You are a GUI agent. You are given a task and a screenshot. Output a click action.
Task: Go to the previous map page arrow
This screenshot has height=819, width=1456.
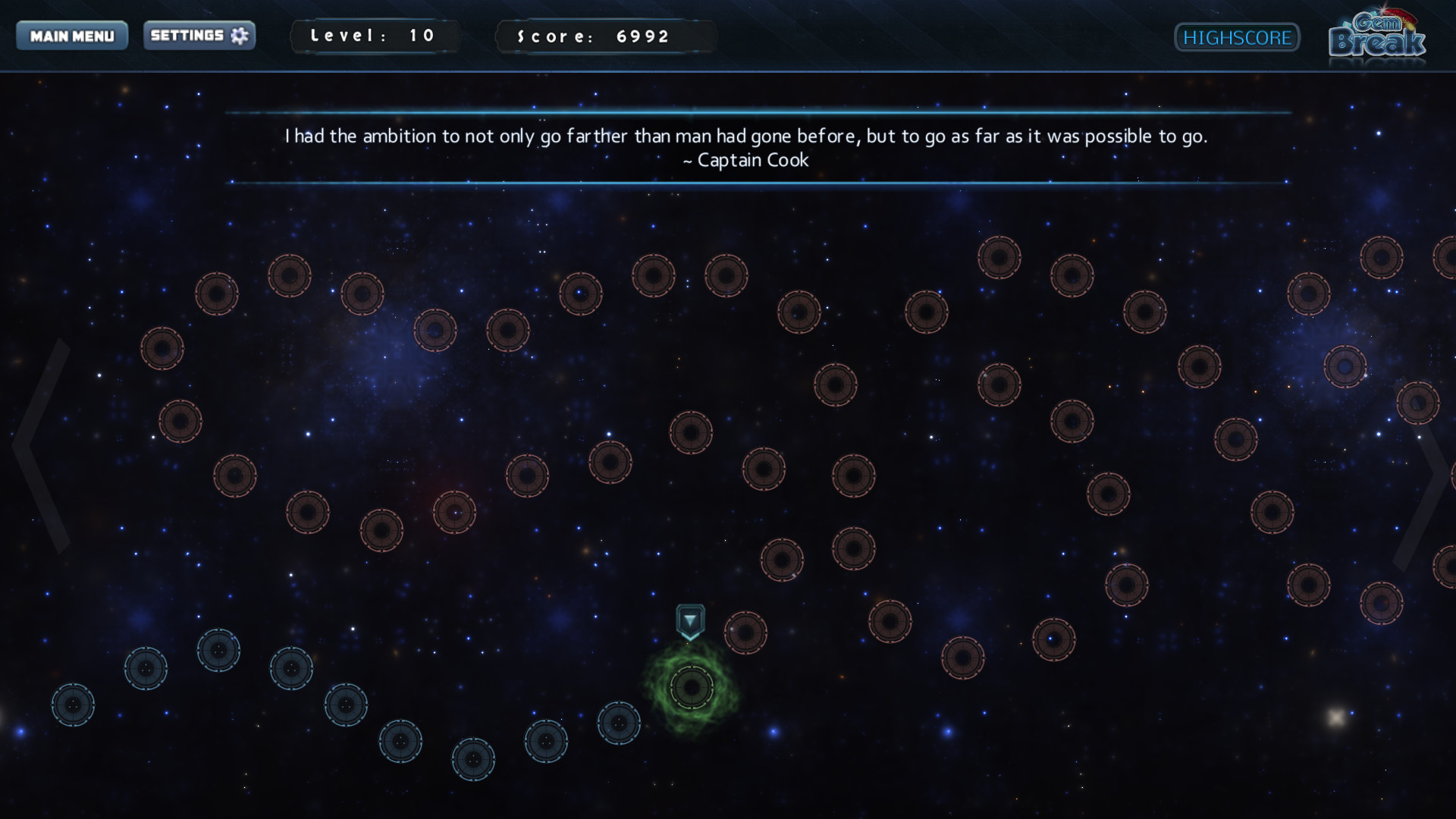point(42,446)
